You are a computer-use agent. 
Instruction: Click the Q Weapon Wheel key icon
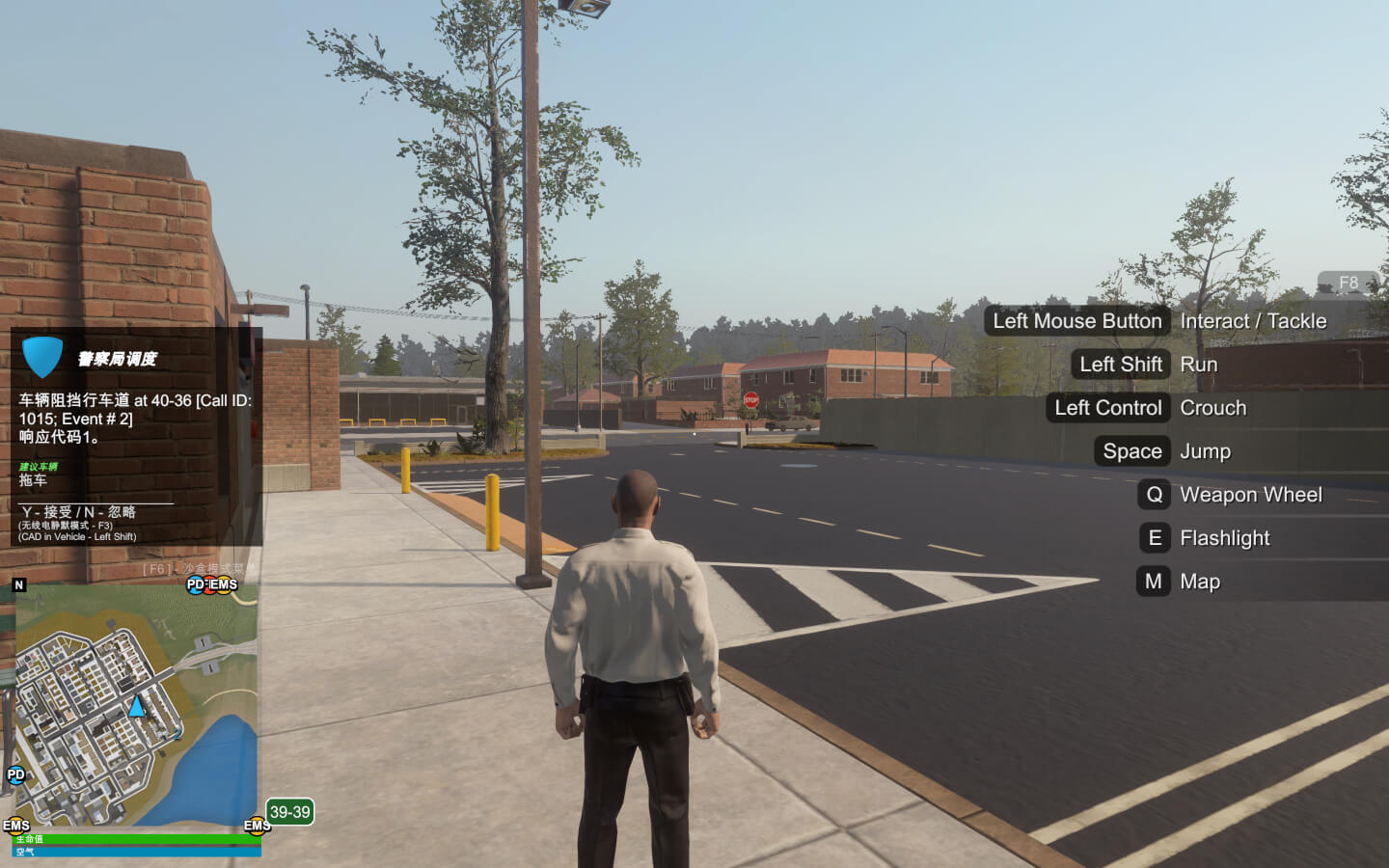(x=1154, y=495)
